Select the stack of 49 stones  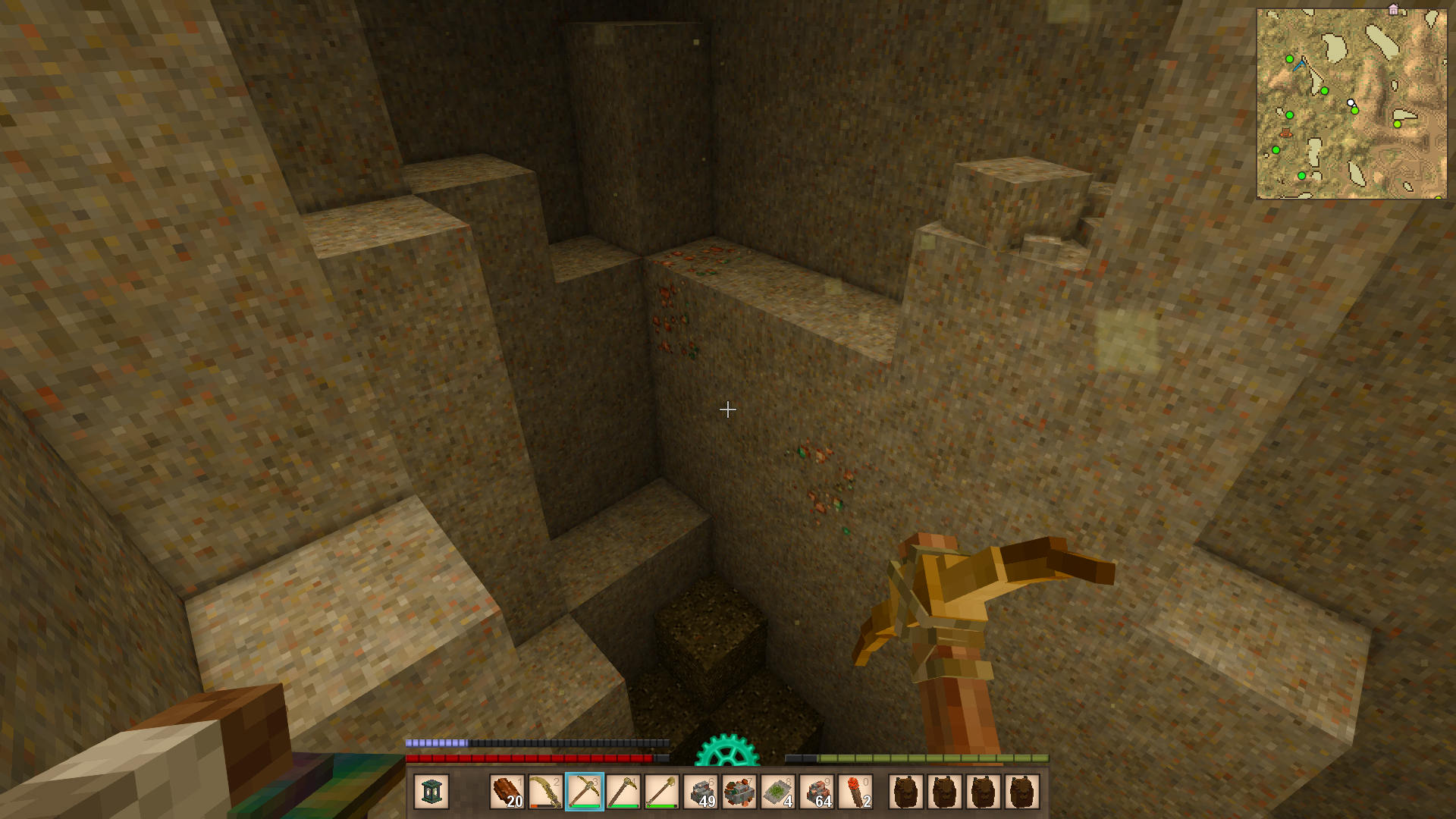click(x=701, y=792)
